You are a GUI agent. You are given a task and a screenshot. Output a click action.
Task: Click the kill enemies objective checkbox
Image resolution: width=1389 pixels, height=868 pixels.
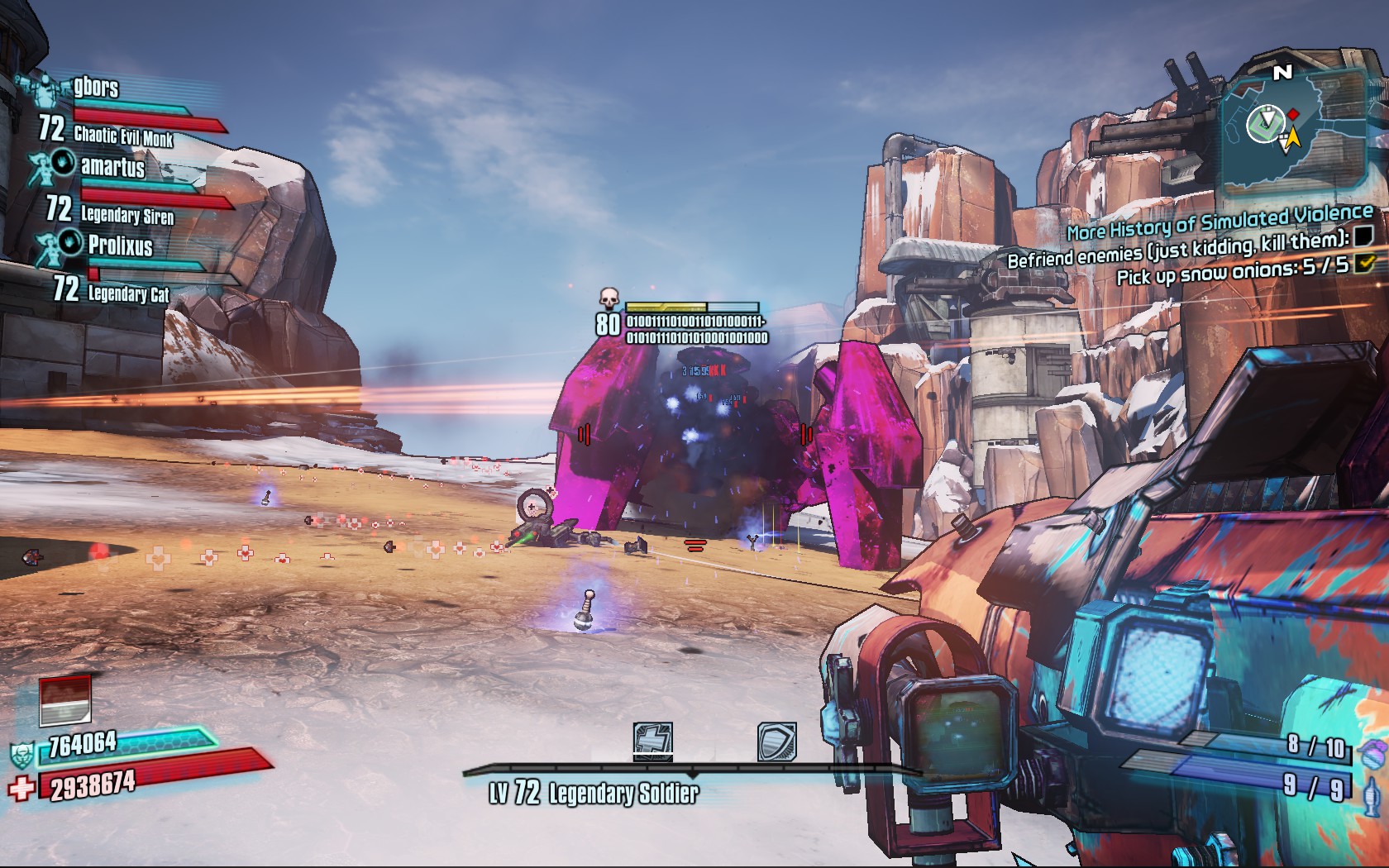coord(1363,237)
